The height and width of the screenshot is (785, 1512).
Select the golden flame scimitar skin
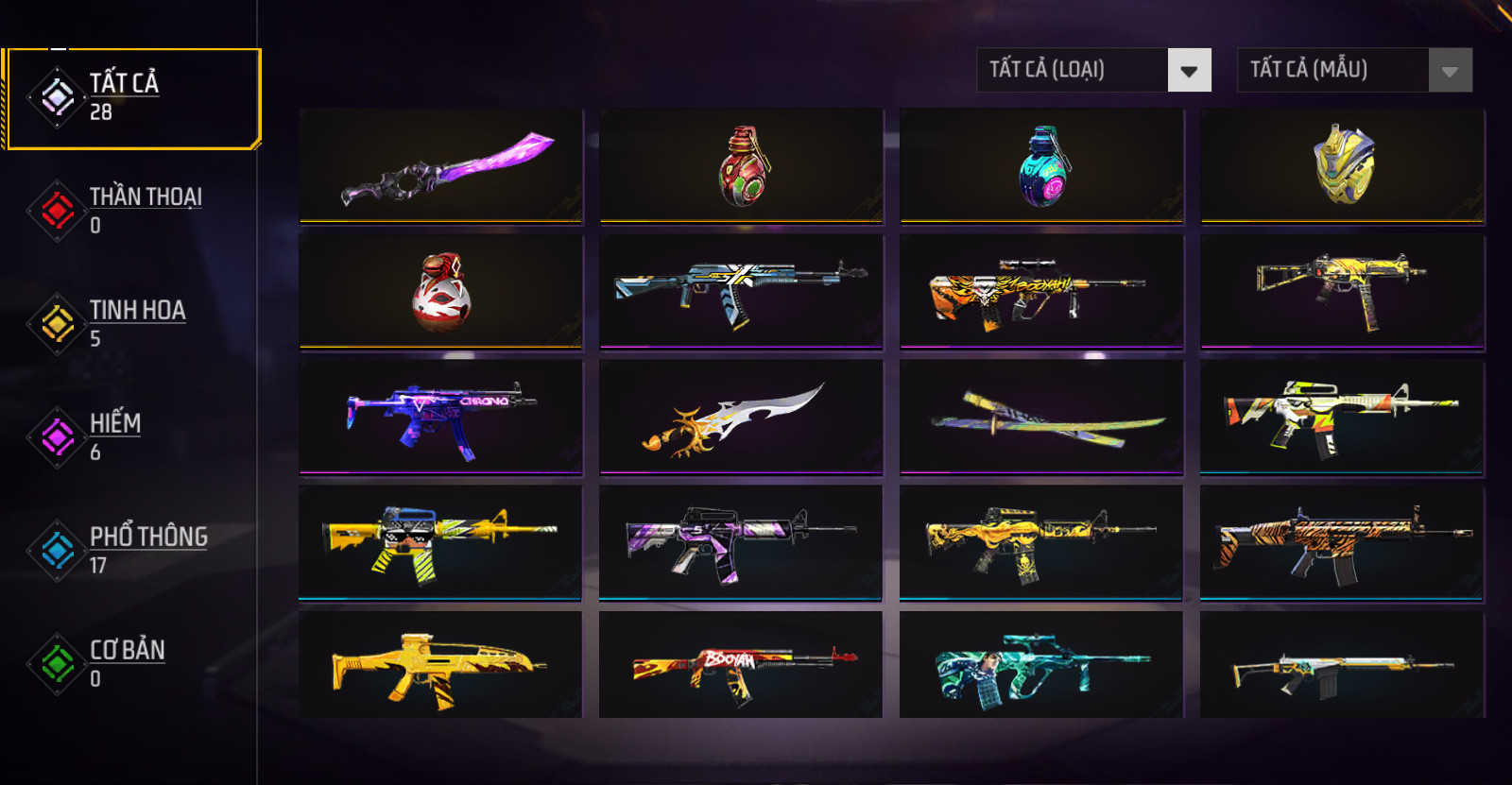click(x=742, y=418)
